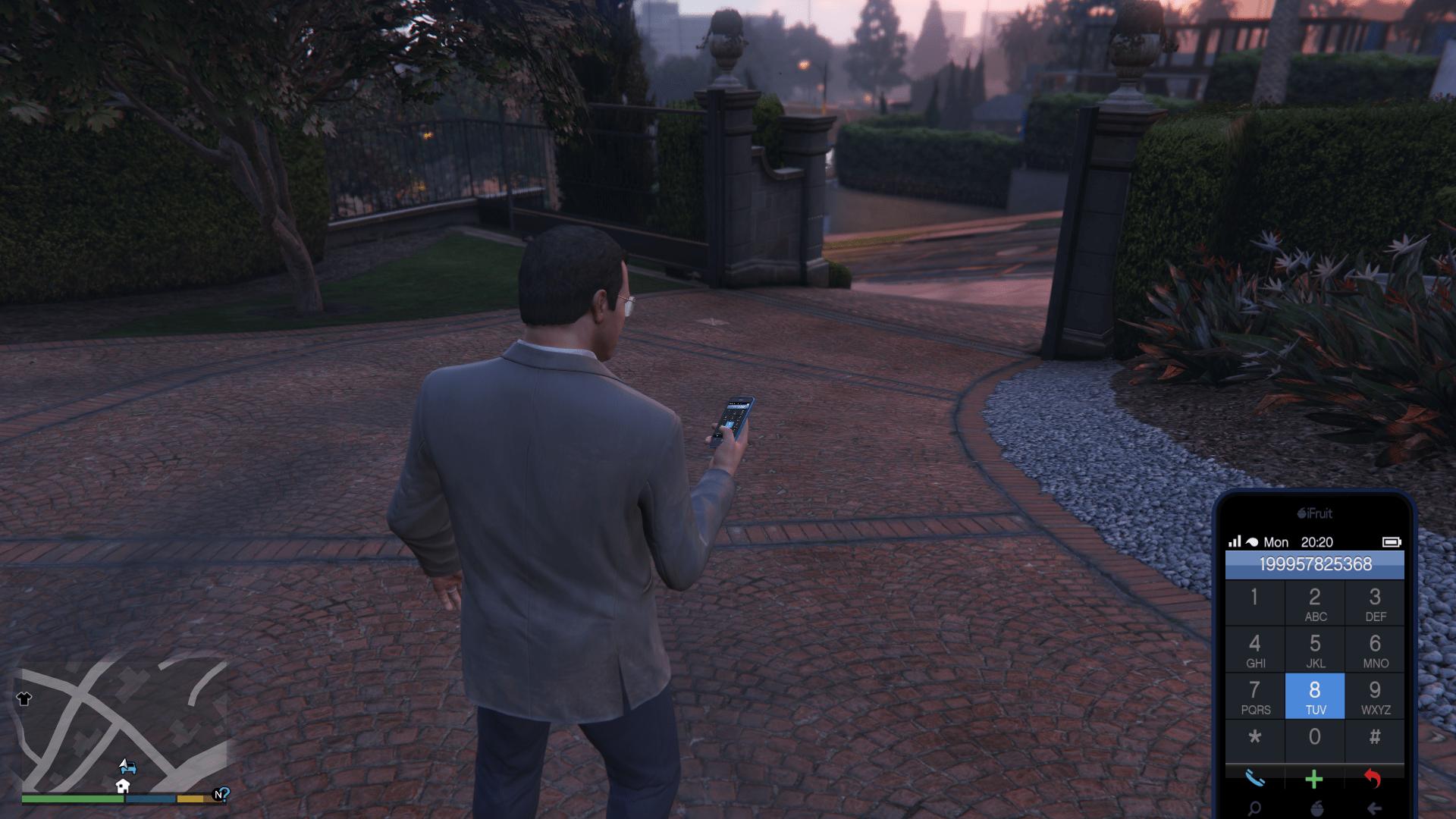Image resolution: width=1456 pixels, height=819 pixels.
Task: Tap the star key on the keypad
Action: [1255, 738]
